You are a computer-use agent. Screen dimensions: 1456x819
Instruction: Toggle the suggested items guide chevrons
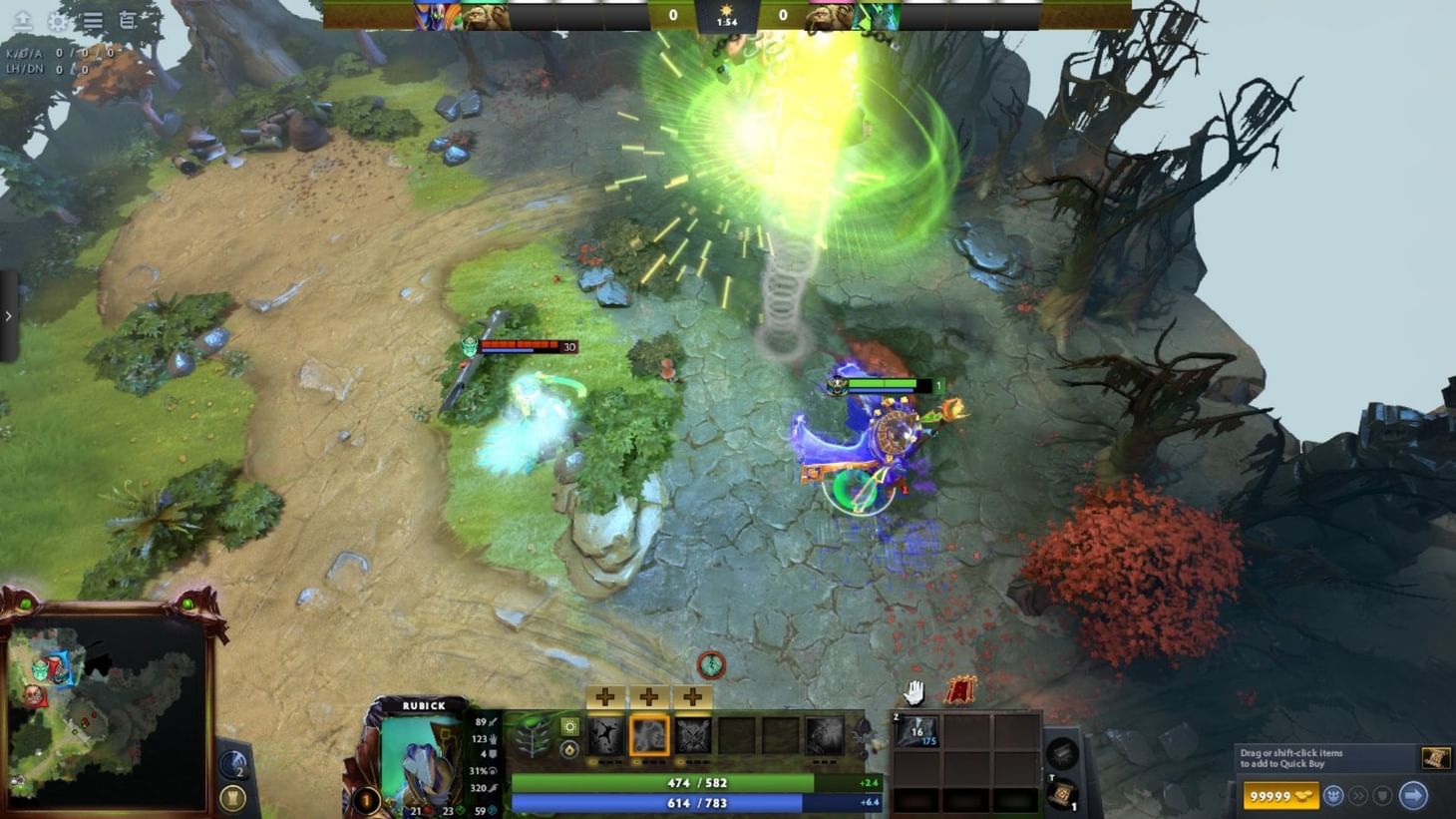(x=1359, y=796)
